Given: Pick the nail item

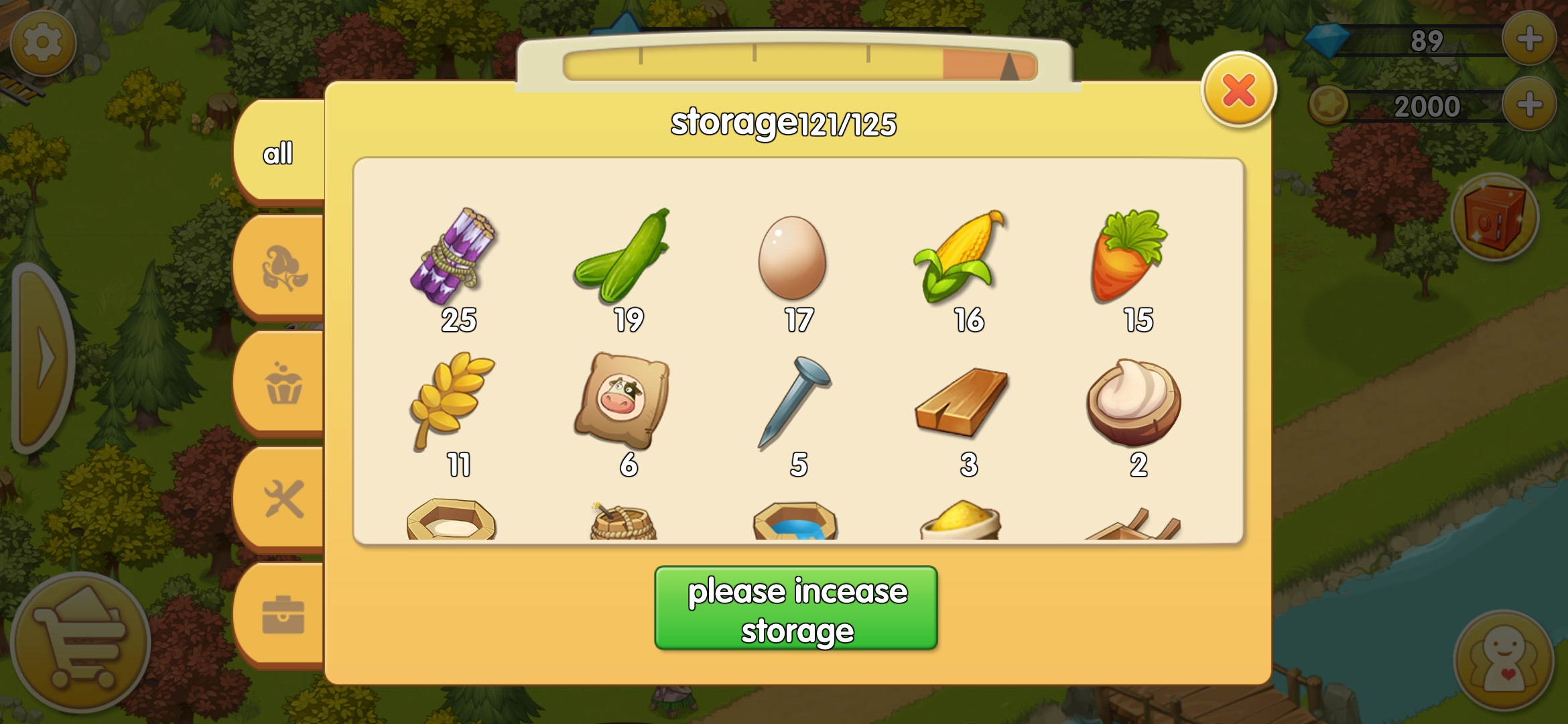Looking at the screenshot, I should 795,401.
